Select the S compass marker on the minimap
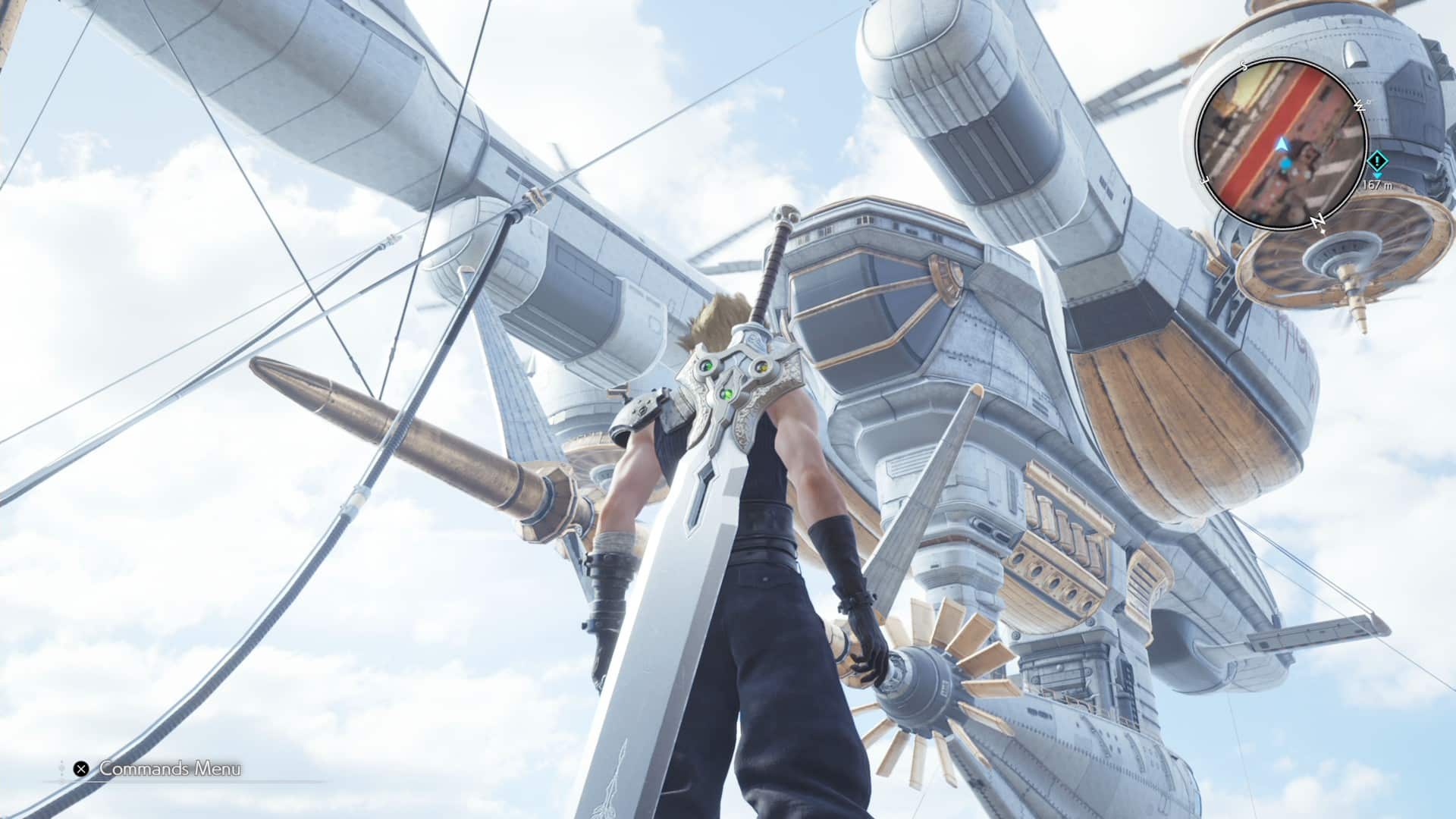The height and width of the screenshot is (819, 1456). [x=1242, y=66]
